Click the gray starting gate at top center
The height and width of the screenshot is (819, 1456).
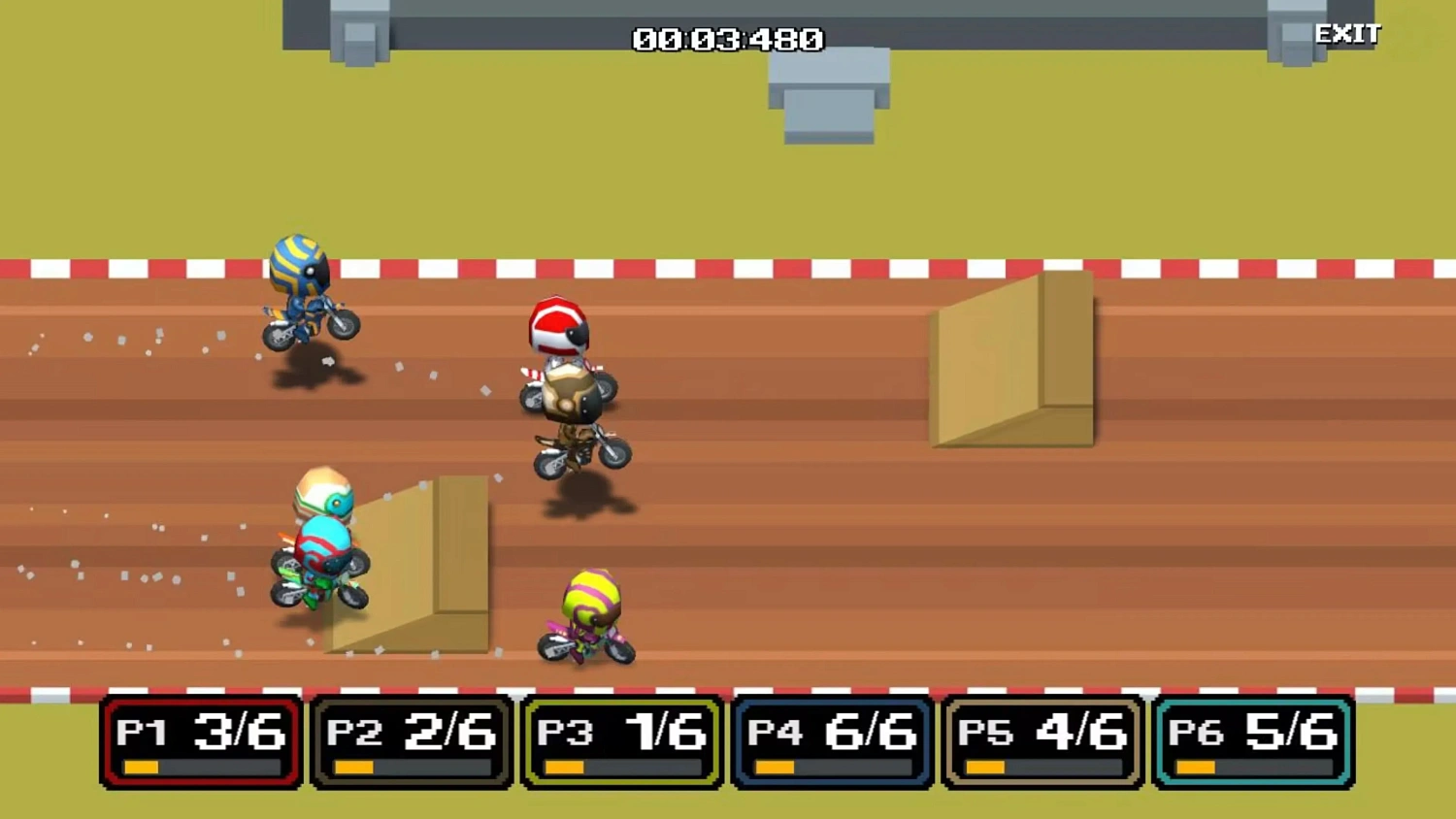pyautogui.click(x=830, y=97)
